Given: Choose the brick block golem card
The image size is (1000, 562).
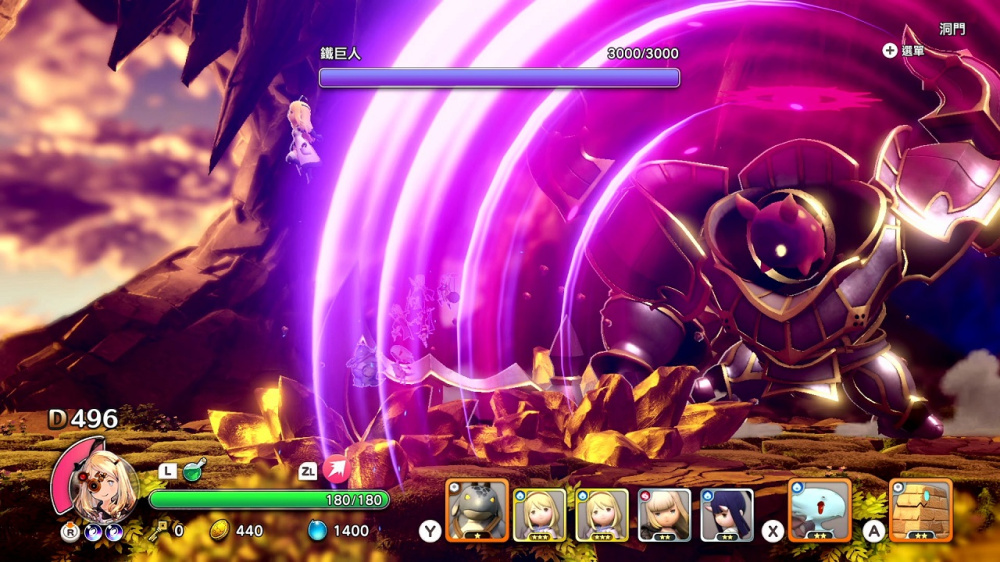Looking at the screenshot, I should pyautogui.click(x=920, y=510).
